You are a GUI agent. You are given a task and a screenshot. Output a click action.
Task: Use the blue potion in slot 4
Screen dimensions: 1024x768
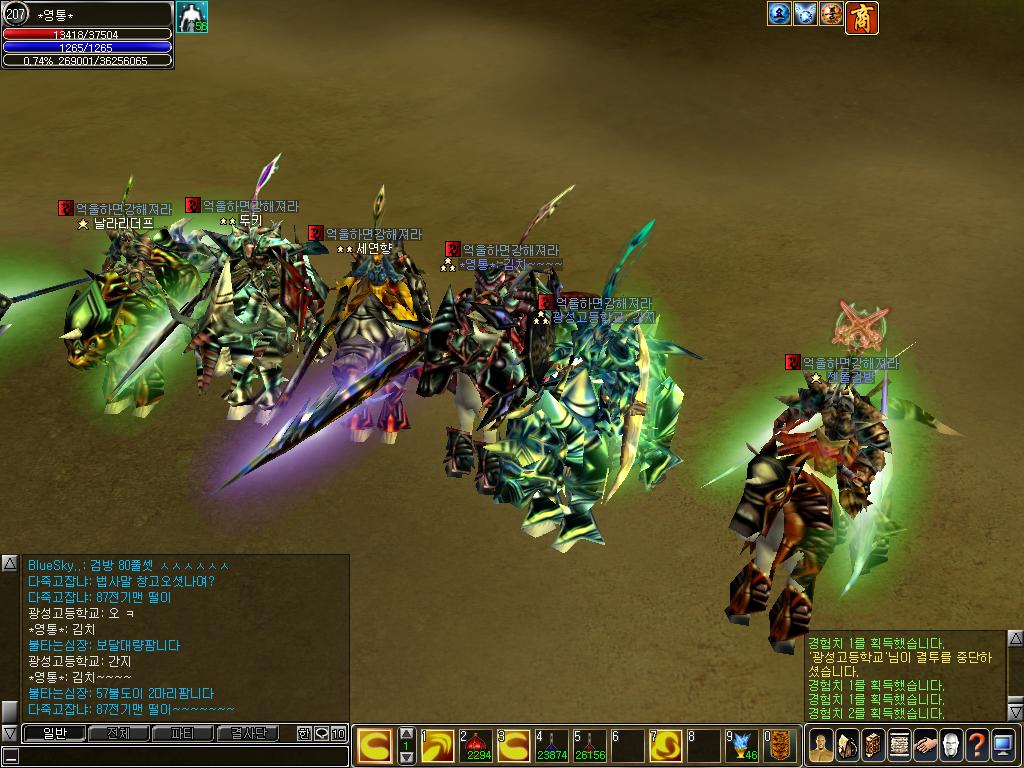551,745
